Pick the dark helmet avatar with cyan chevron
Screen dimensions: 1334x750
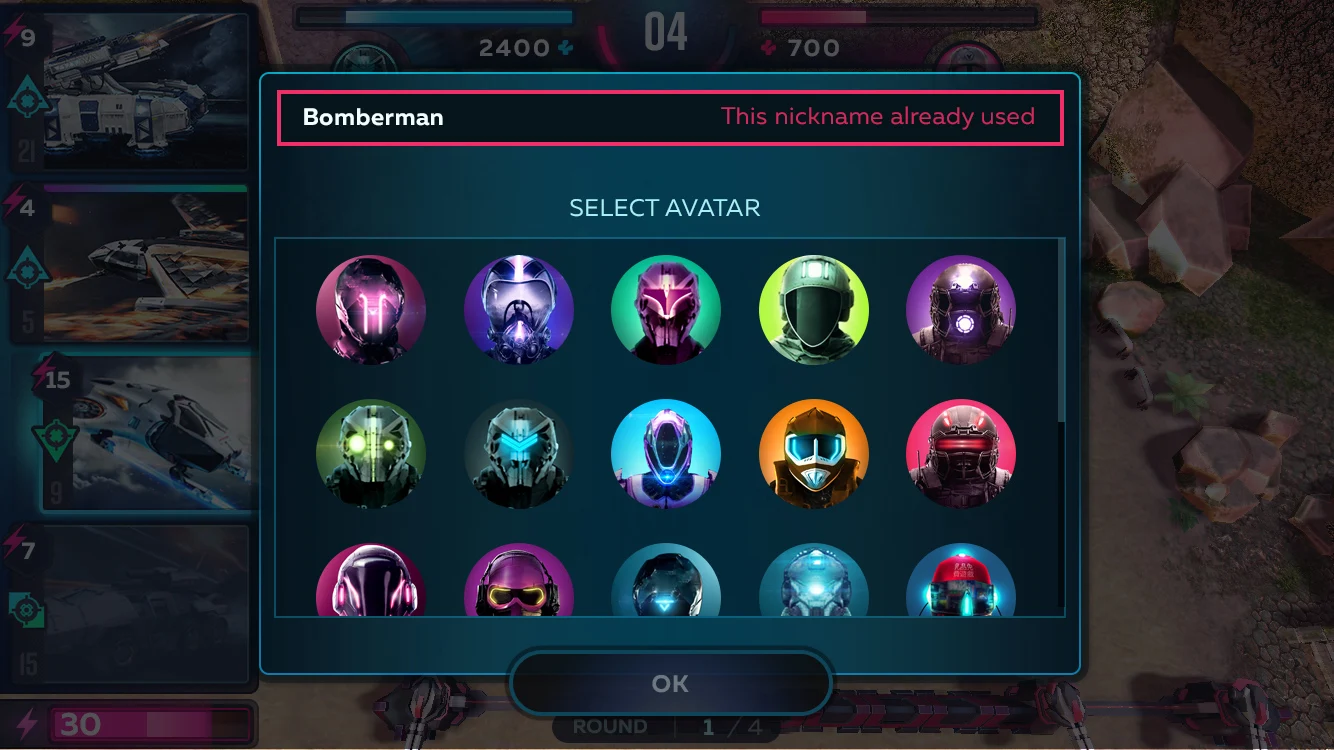519,456
